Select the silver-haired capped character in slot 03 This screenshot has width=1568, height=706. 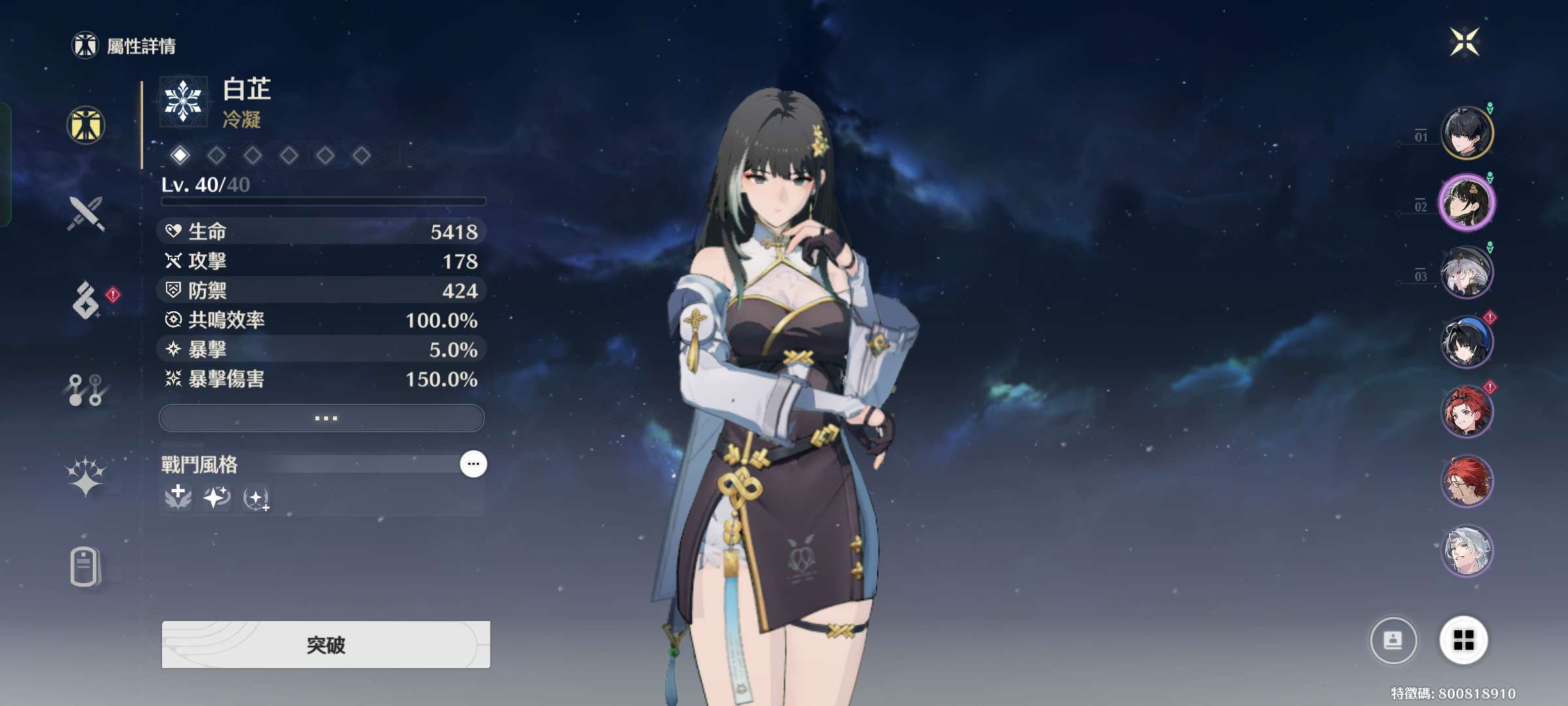[x=1467, y=273]
